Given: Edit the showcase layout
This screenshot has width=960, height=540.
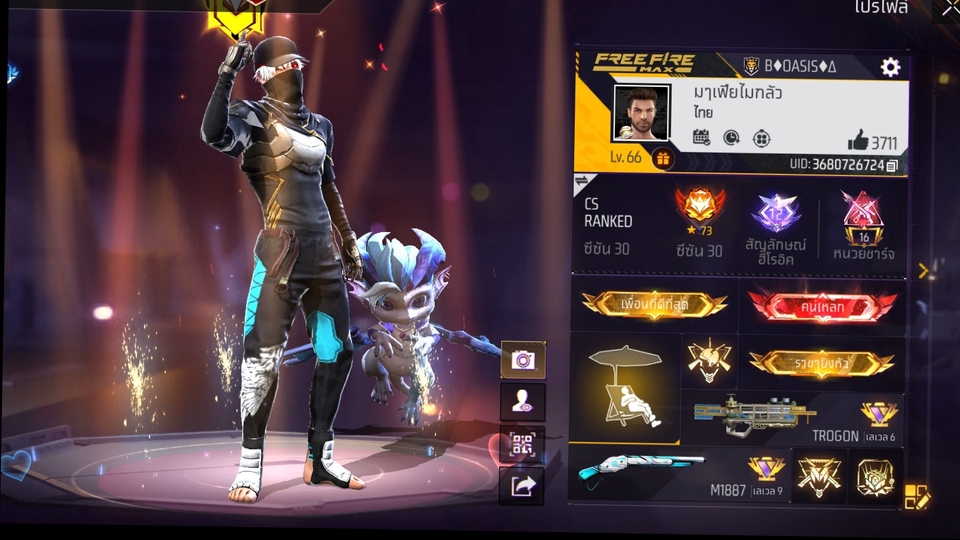Looking at the screenshot, I should point(917,496).
